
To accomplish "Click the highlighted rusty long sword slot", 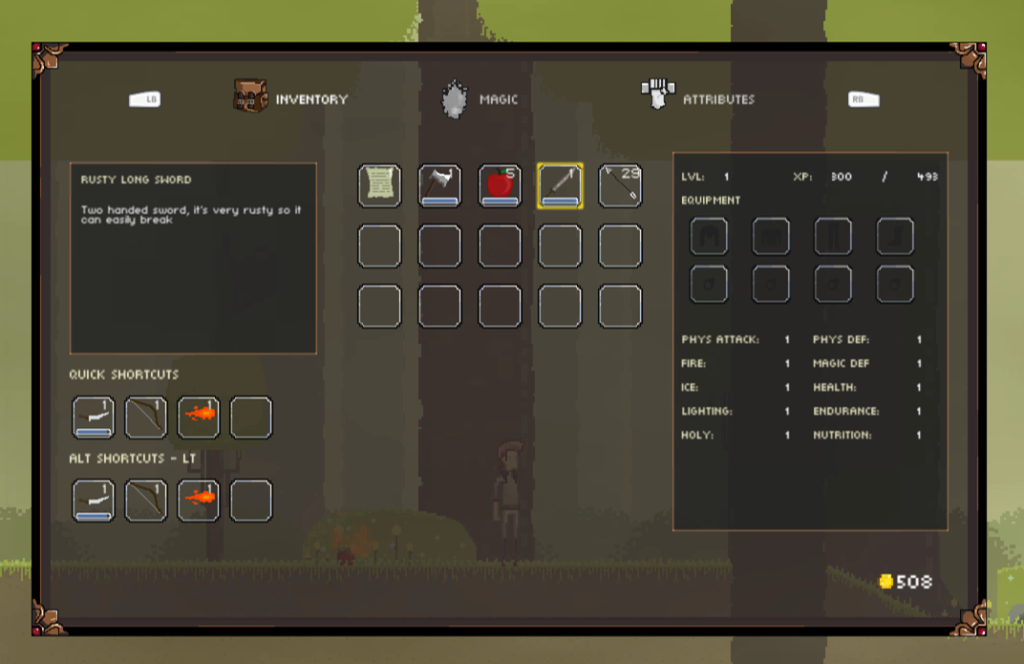I will click(559, 186).
